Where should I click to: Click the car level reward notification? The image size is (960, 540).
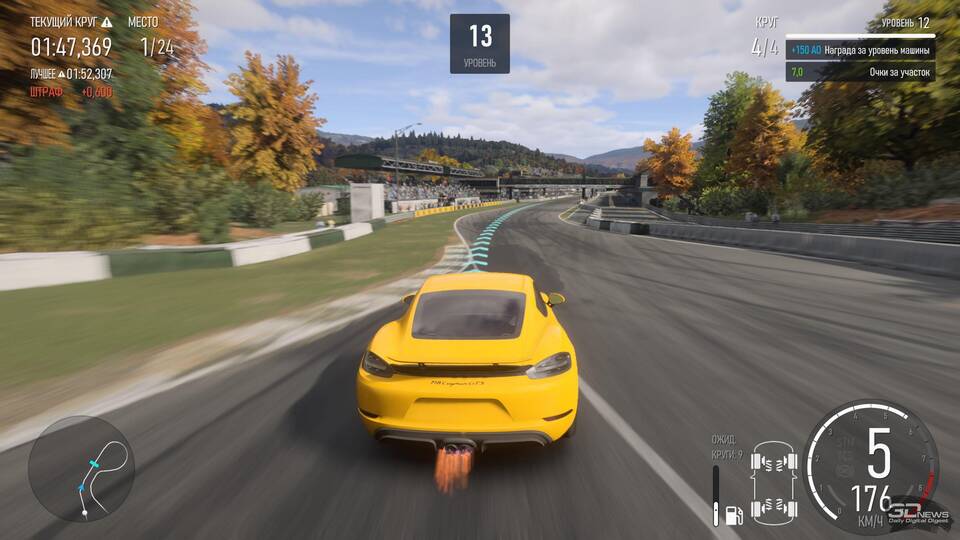pyautogui.click(x=860, y=49)
